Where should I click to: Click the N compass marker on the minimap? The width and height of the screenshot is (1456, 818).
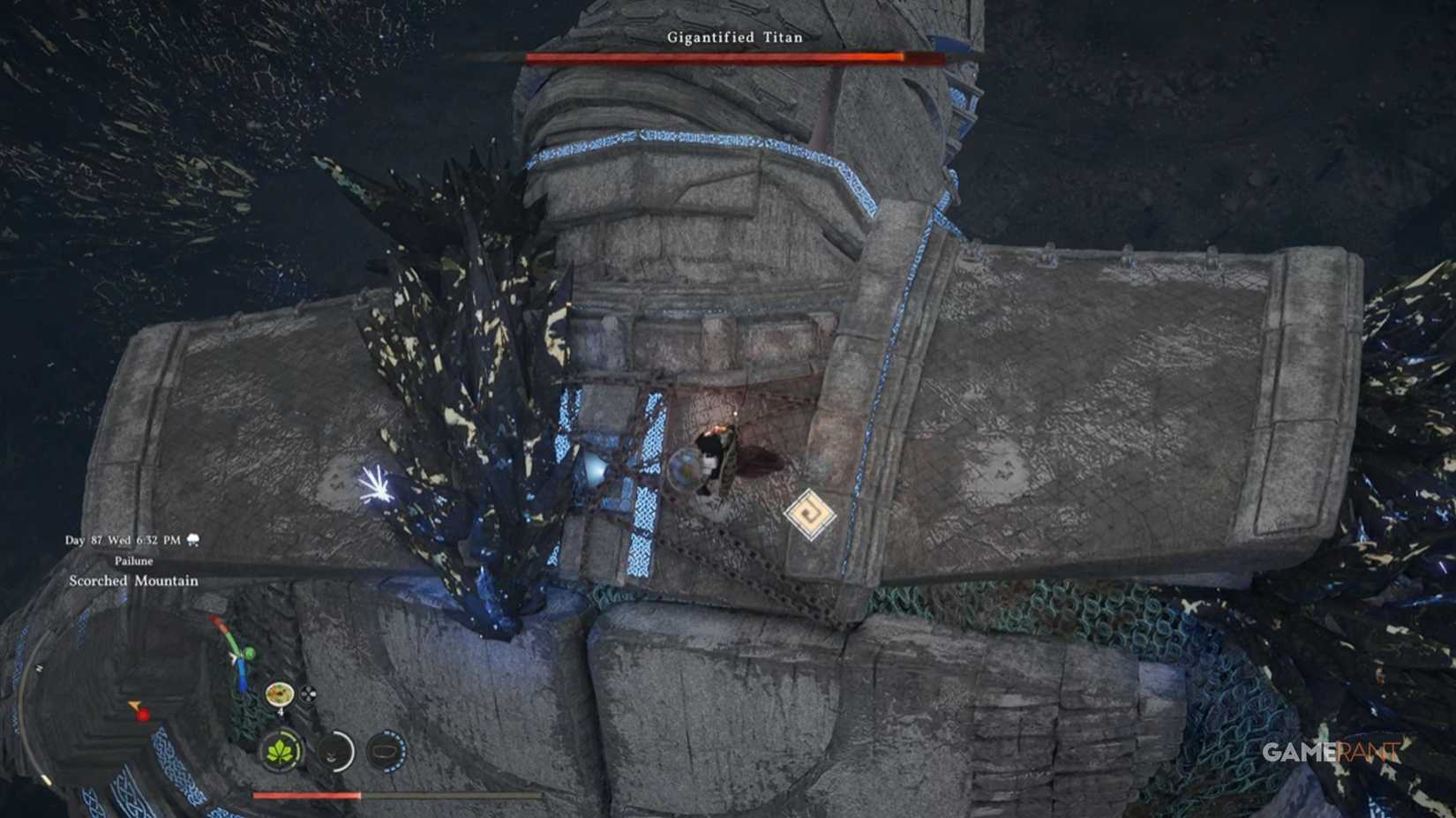pyautogui.click(x=38, y=667)
